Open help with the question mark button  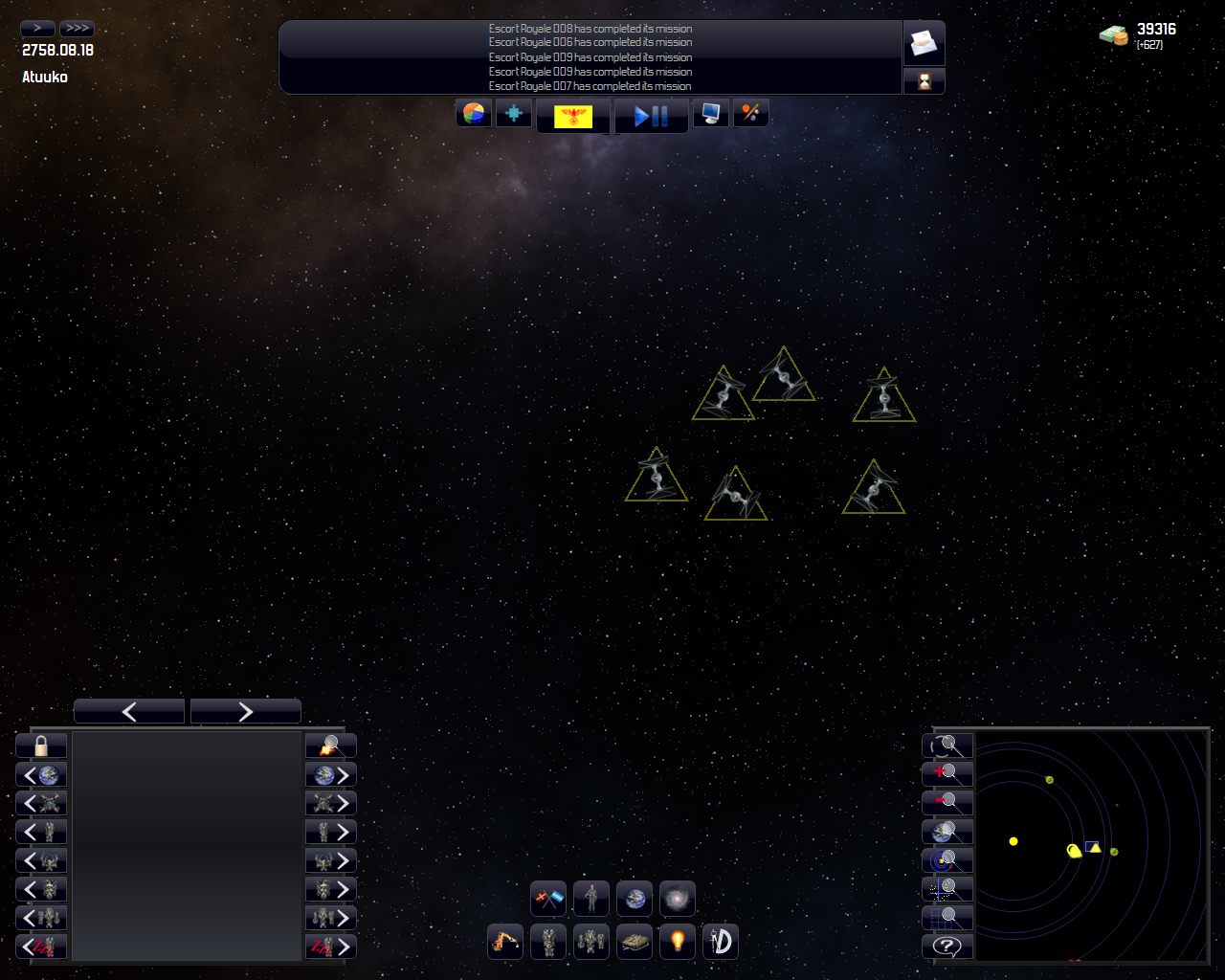pos(947,946)
